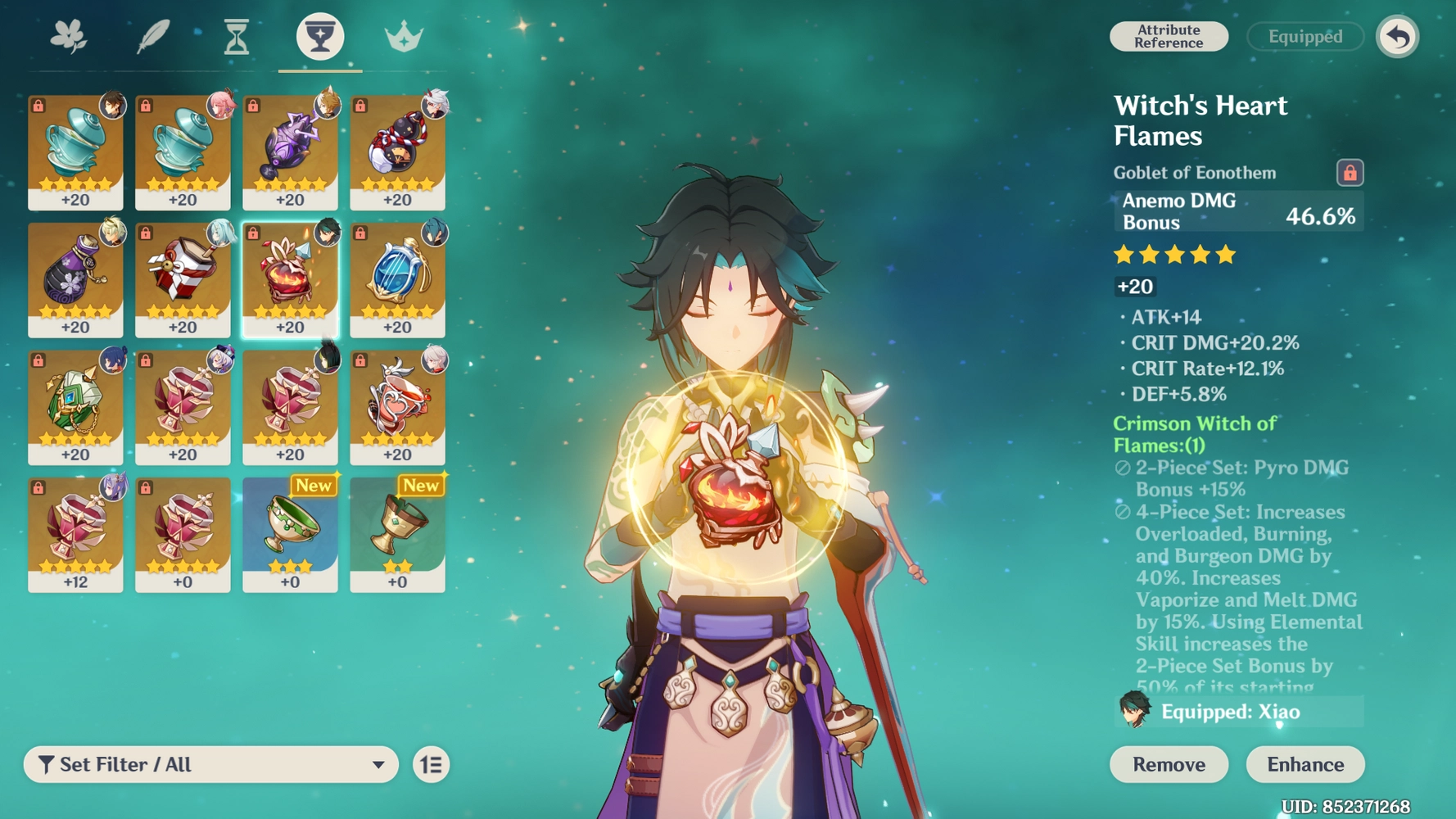
Task: Open the Sands of Eon hourglass category
Action: (x=237, y=37)
